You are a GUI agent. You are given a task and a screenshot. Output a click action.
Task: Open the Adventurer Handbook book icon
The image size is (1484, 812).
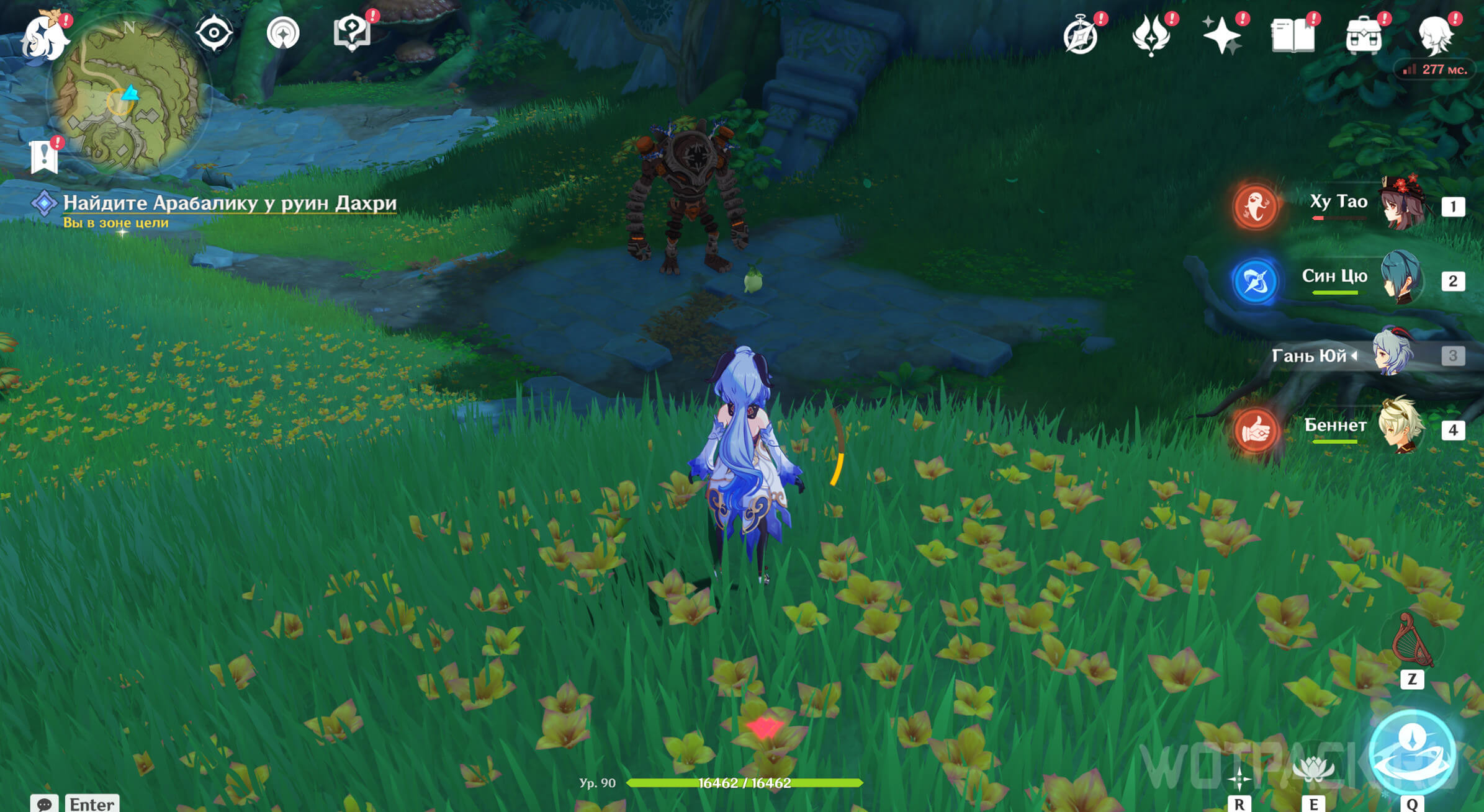pos(1293,36)
